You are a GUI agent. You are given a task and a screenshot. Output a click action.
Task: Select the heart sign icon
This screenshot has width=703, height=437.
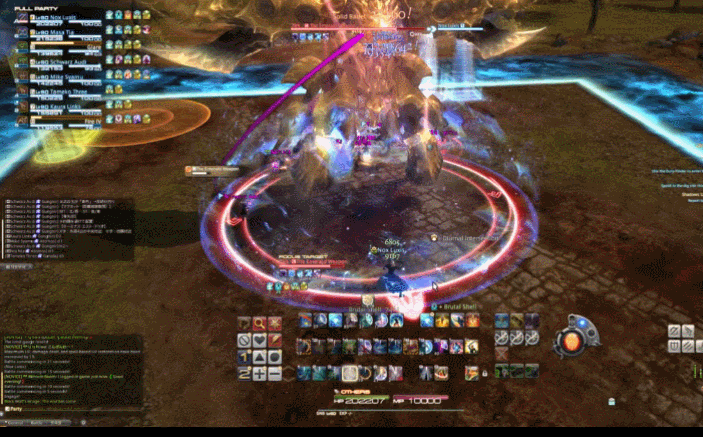(259, 340)
